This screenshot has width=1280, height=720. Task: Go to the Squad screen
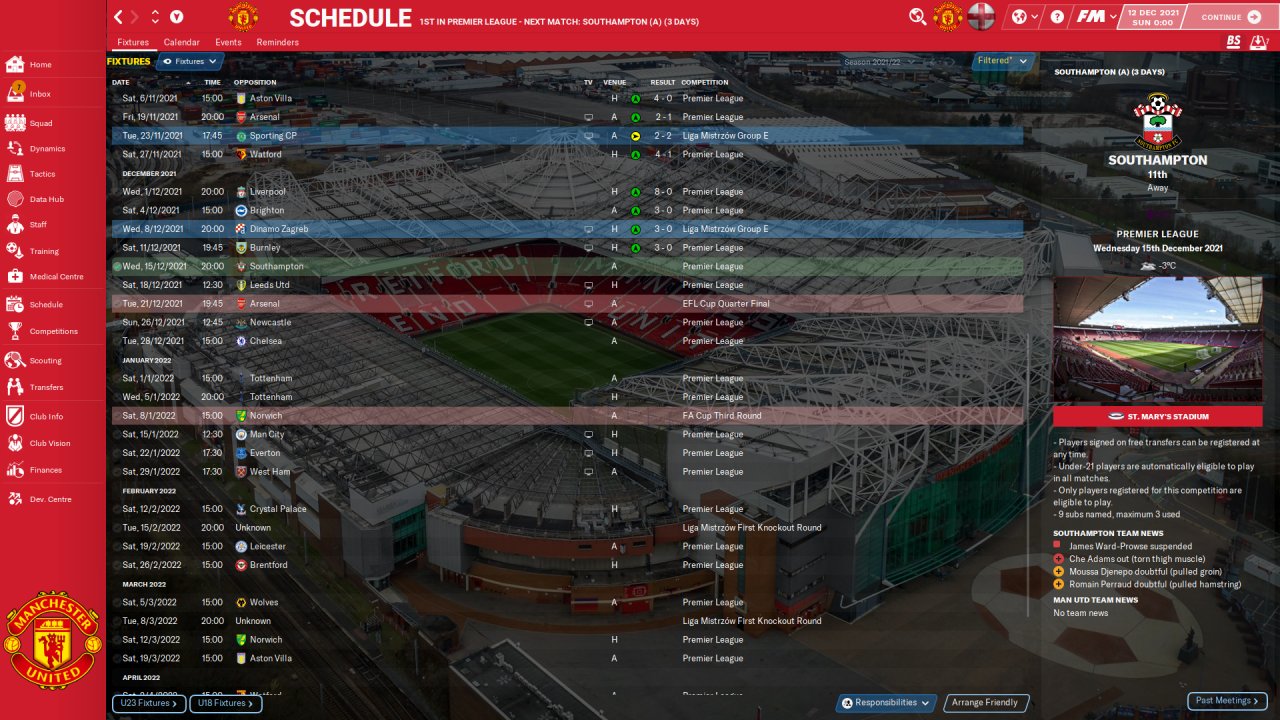pyautogui.click(x=40, y=123)
